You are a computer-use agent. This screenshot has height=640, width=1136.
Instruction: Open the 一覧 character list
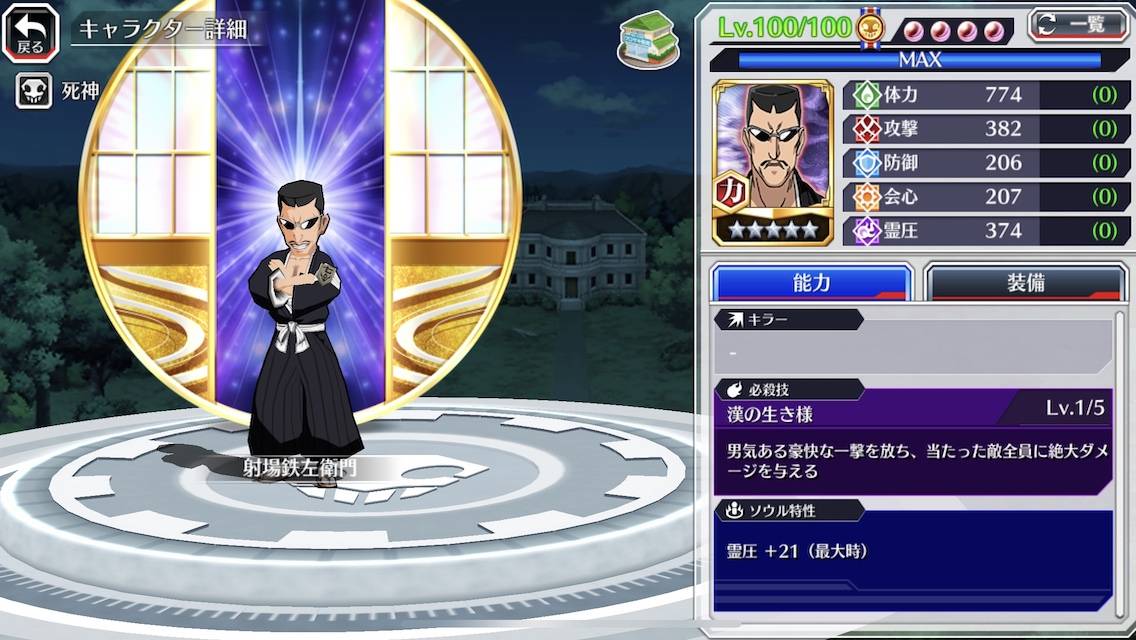(1071, 26)
